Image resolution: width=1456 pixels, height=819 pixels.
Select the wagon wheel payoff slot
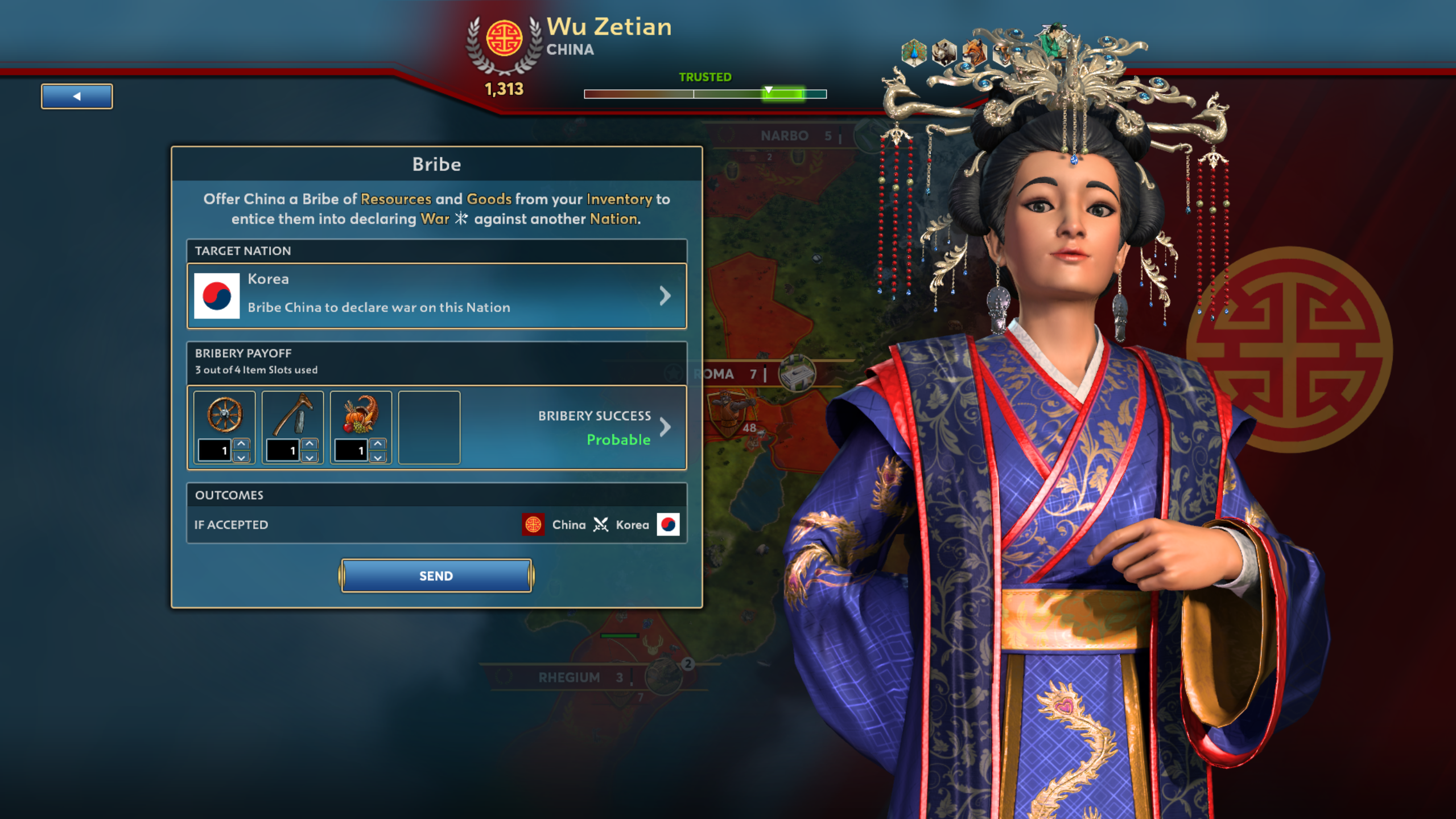click(x=224, y=415)
